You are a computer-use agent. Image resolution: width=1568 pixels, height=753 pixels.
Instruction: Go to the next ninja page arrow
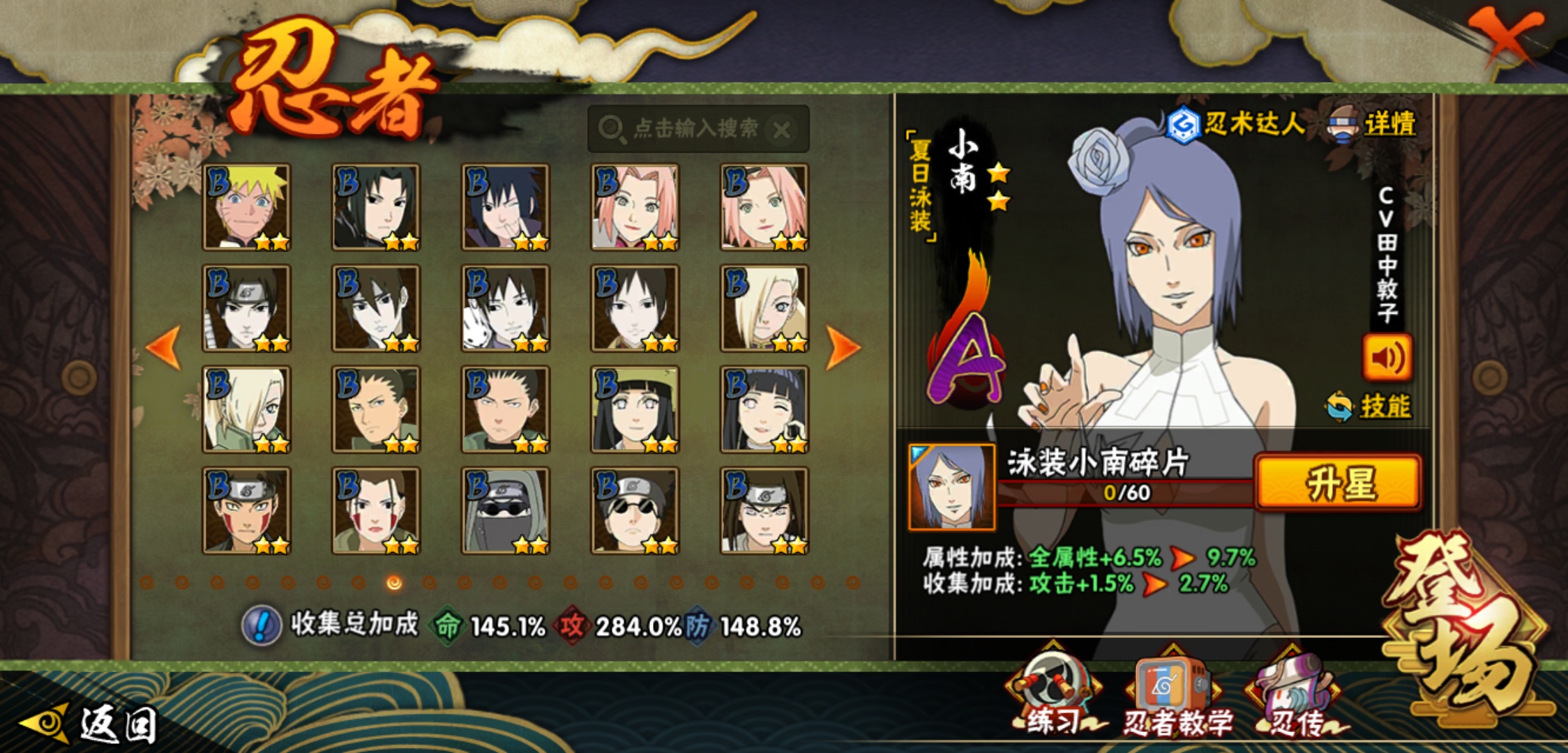tap(843, 347)
